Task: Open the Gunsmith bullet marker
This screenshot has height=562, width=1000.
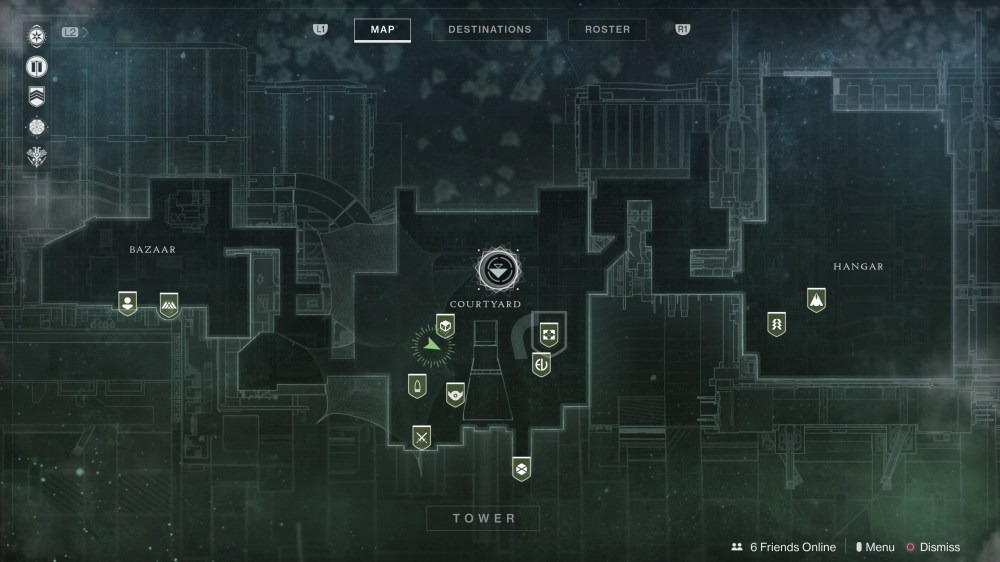Action: (416, 386)
